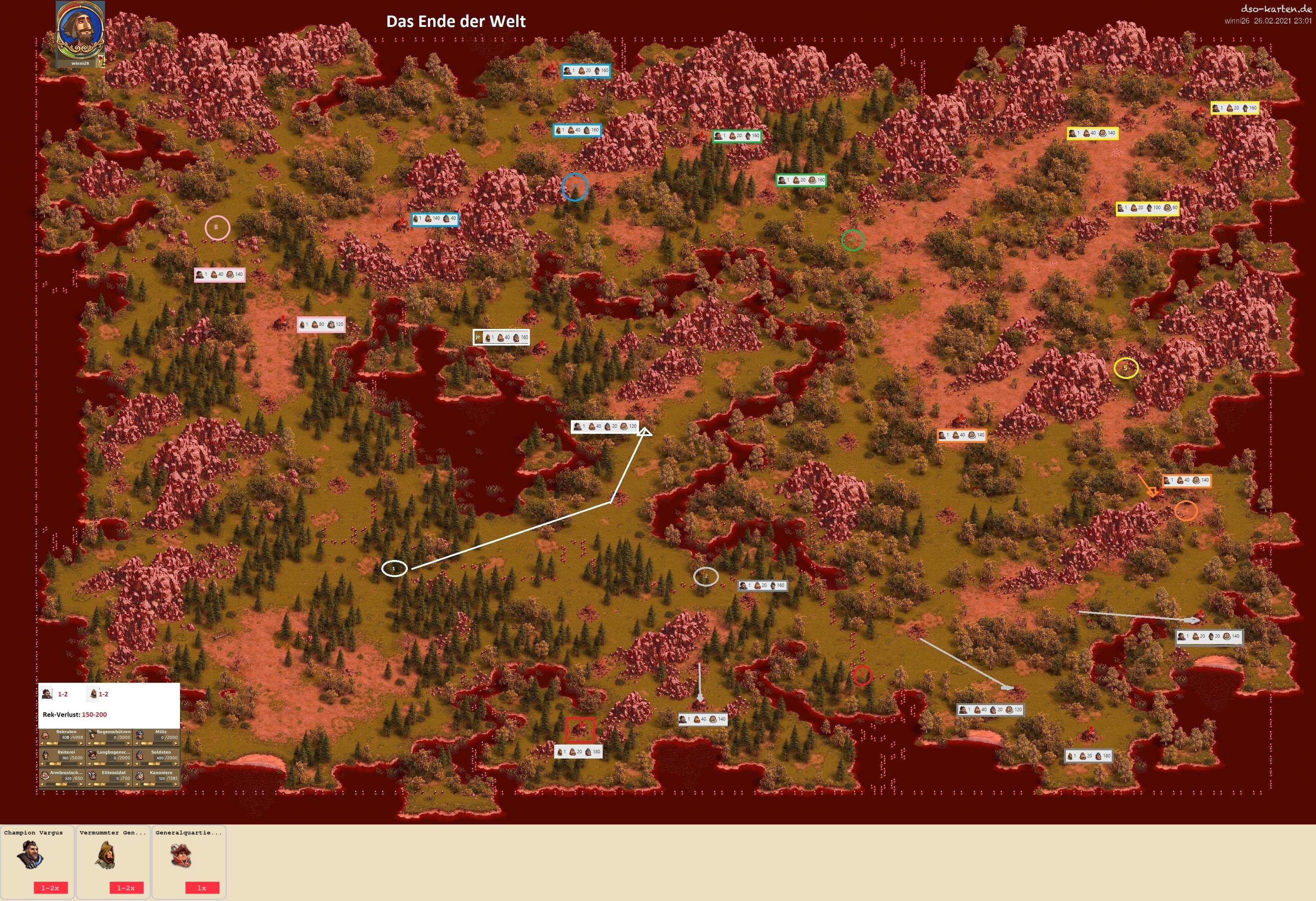Click the Bogenschützen amount slider
Image resolution: width=1316 pixels, height=901 pixels.
pos(110,744)
